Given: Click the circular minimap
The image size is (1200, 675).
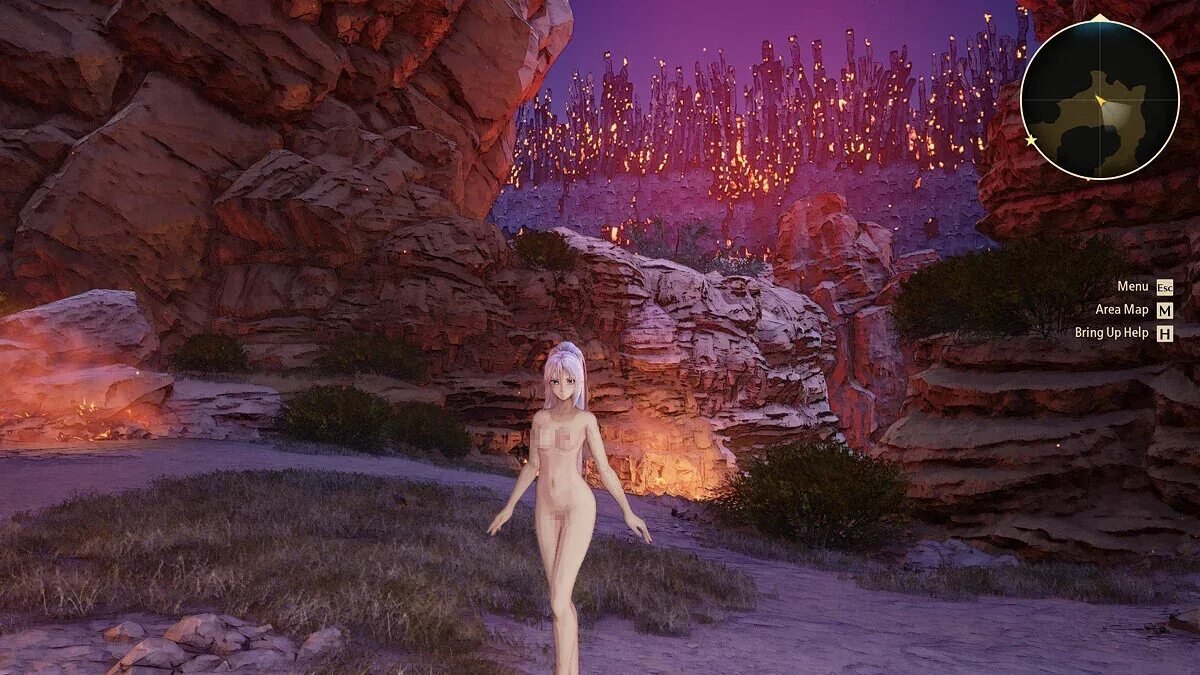Looking at the screenshot, I should [1099, 100].
